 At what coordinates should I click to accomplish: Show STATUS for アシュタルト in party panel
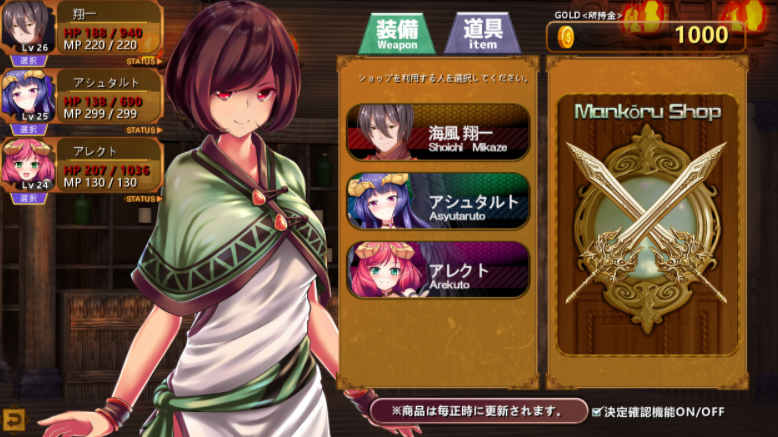(x=144, y=130)
